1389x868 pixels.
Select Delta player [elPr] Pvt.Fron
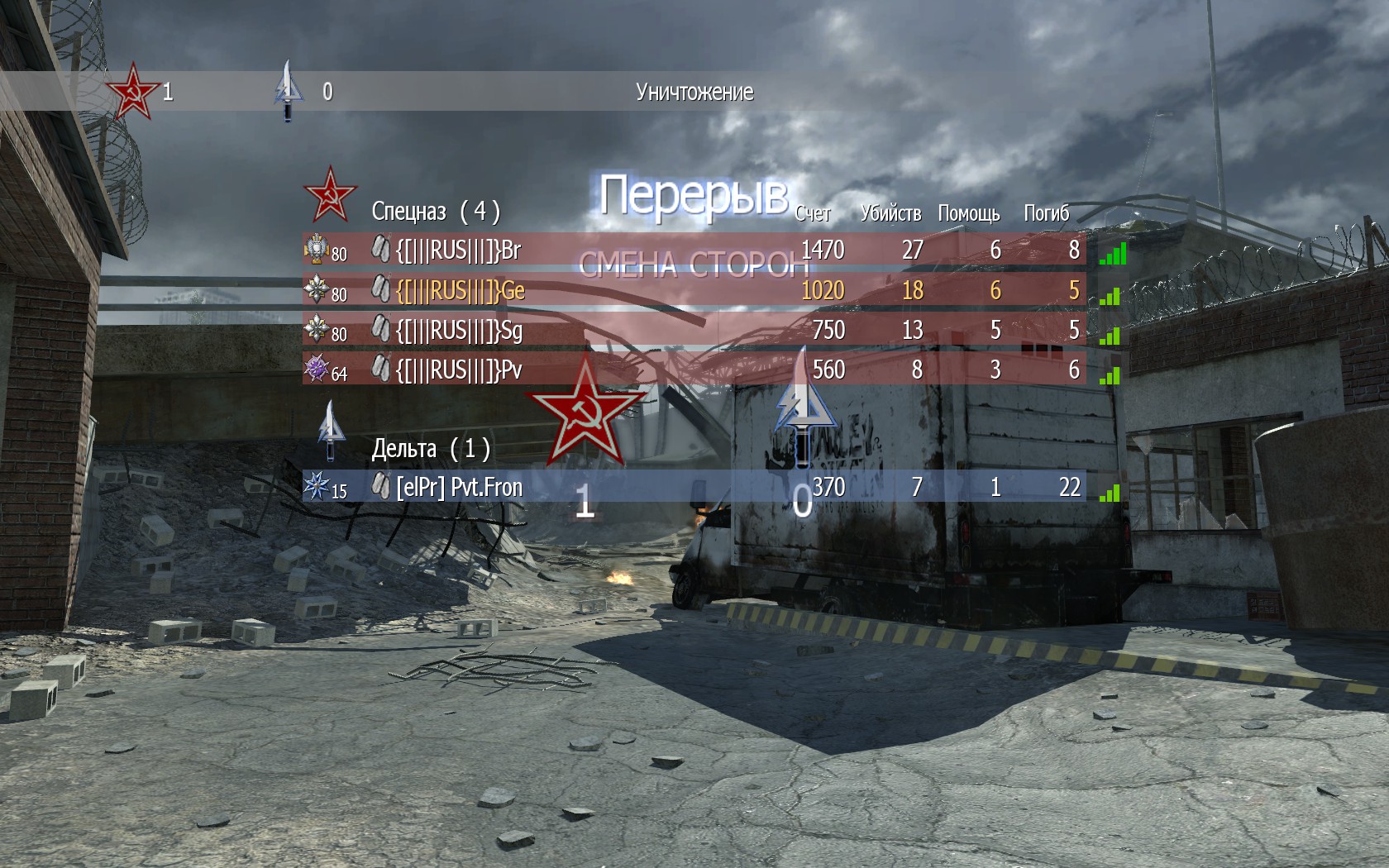click(459, 487)
